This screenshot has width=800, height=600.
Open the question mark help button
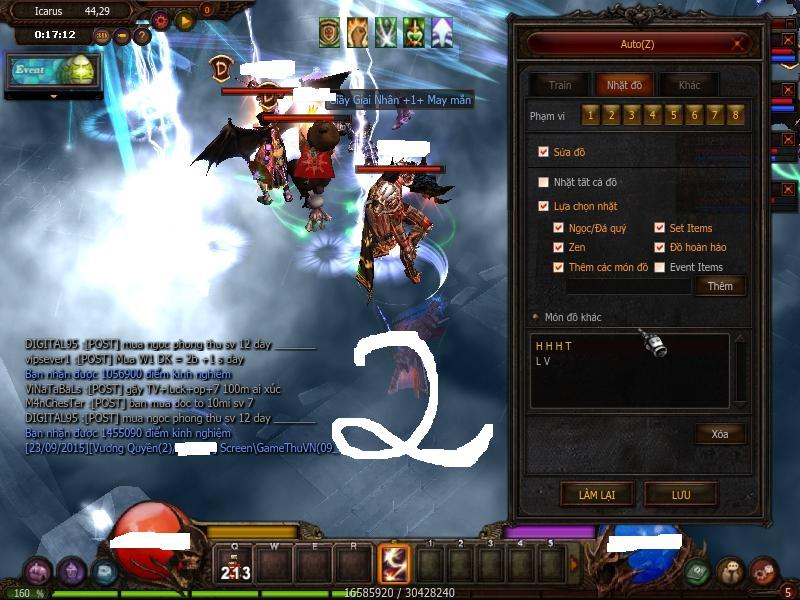(142, 36)
